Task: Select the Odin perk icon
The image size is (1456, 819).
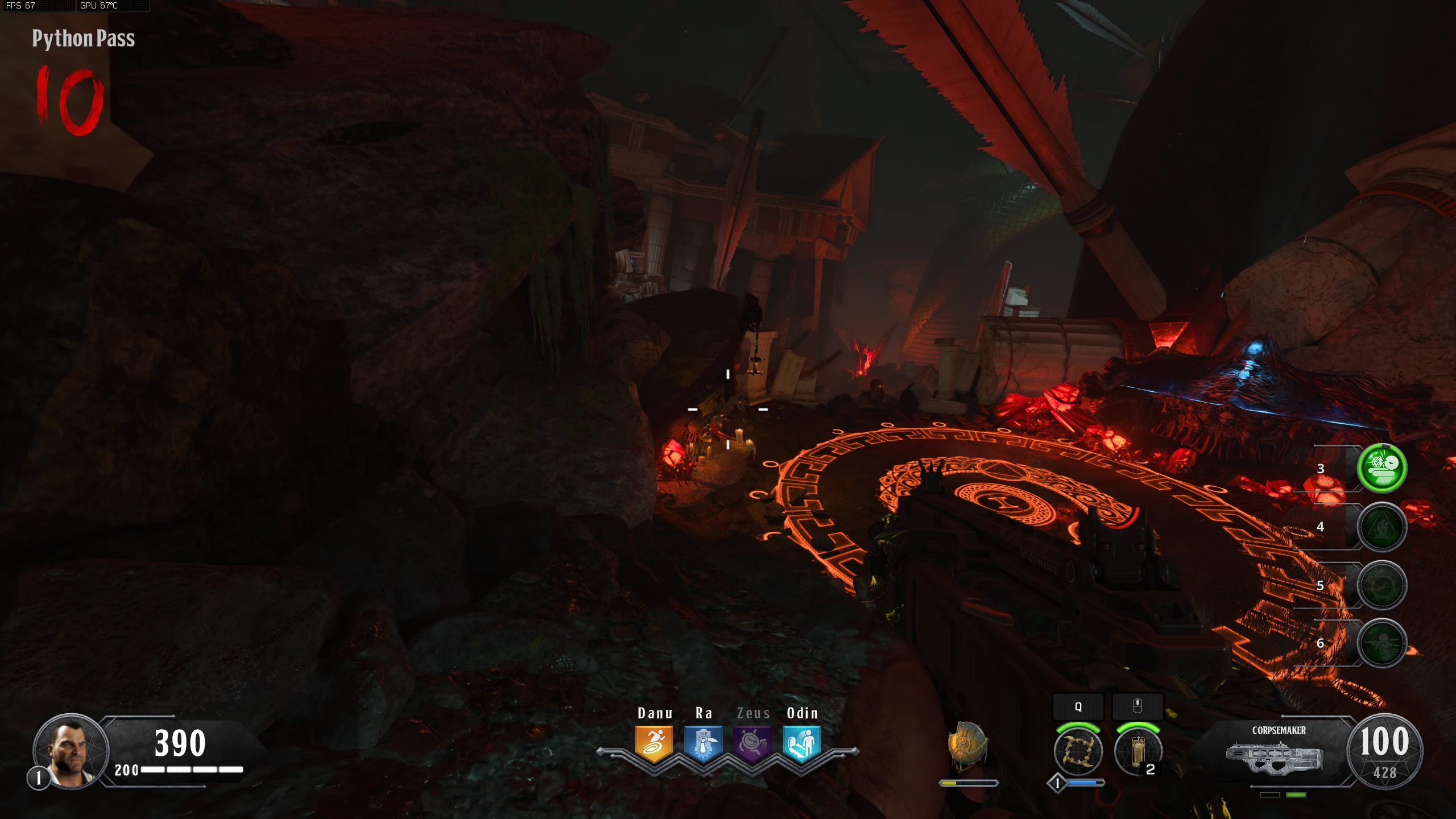Action: pos(802,743)
